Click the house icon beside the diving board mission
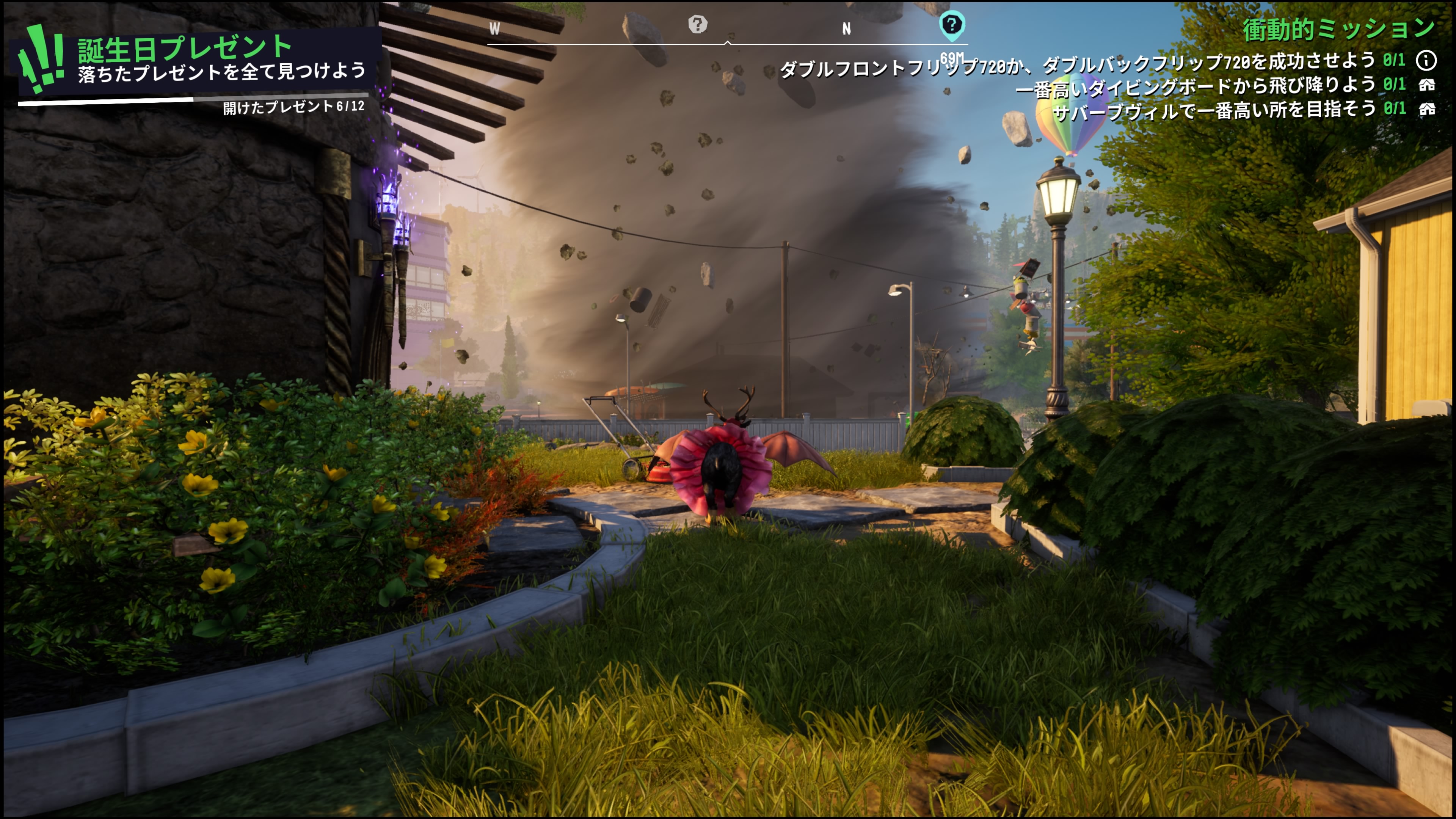 1426,85
